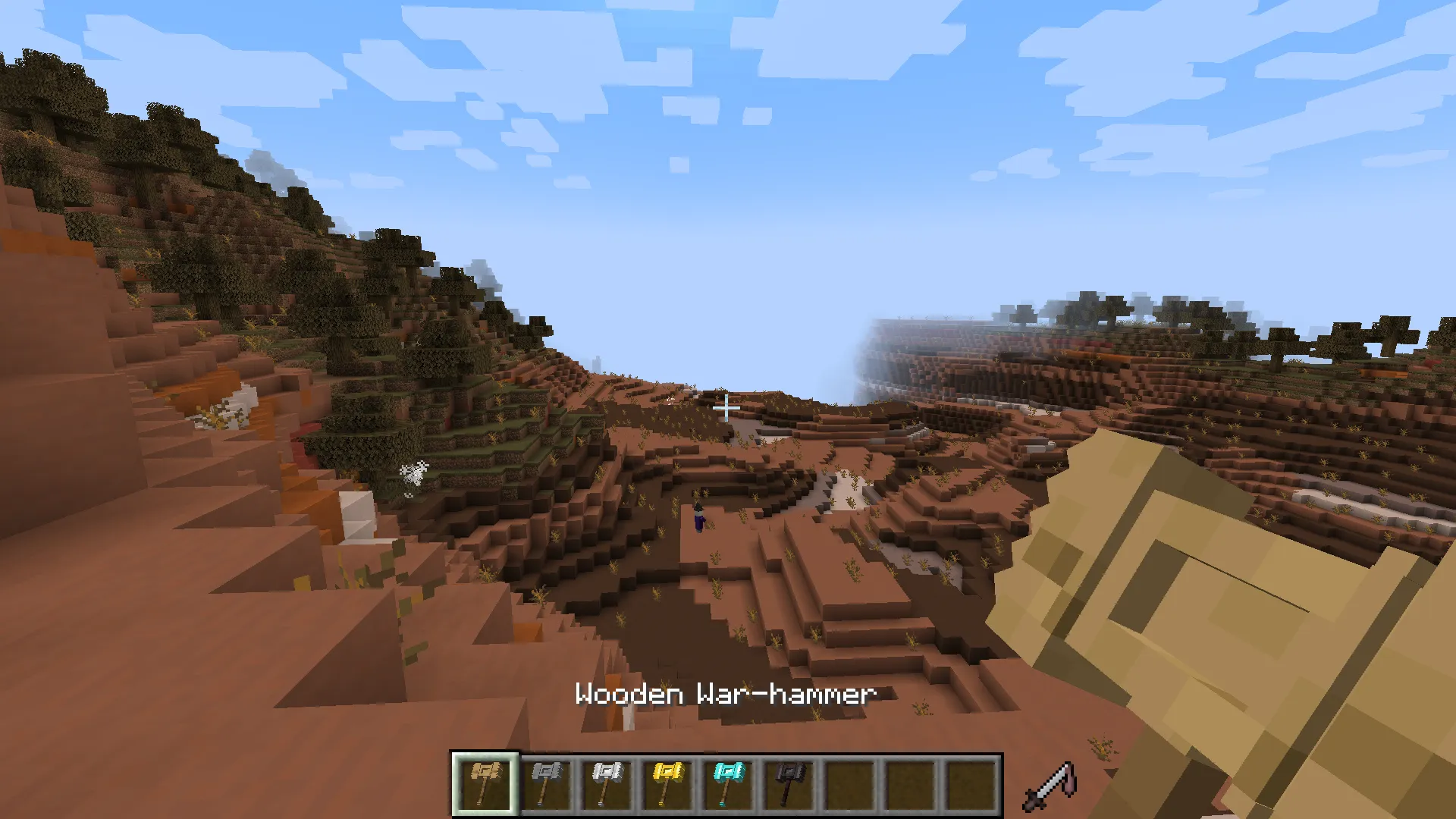Viewport: 1456px width, 819px height.
Task: Click the Wooden War-hammer item name text
Action: 726,694
